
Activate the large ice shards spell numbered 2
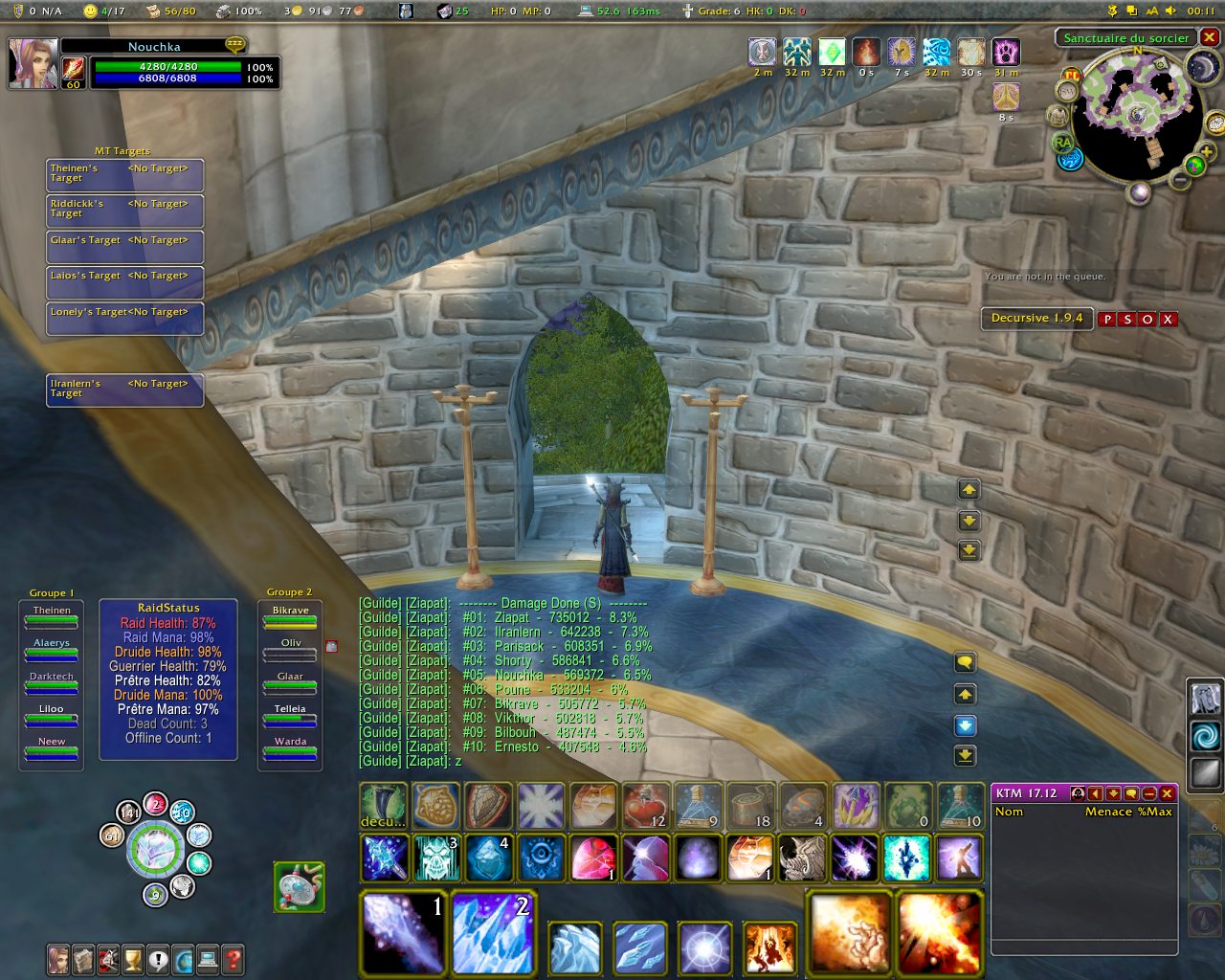(493, 932)
